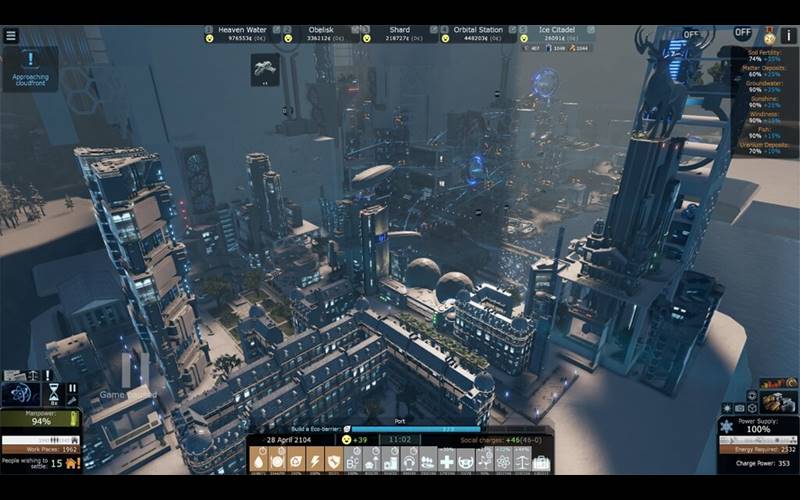
Task: Open the hamburger main menu
Action: coord(11,35)
